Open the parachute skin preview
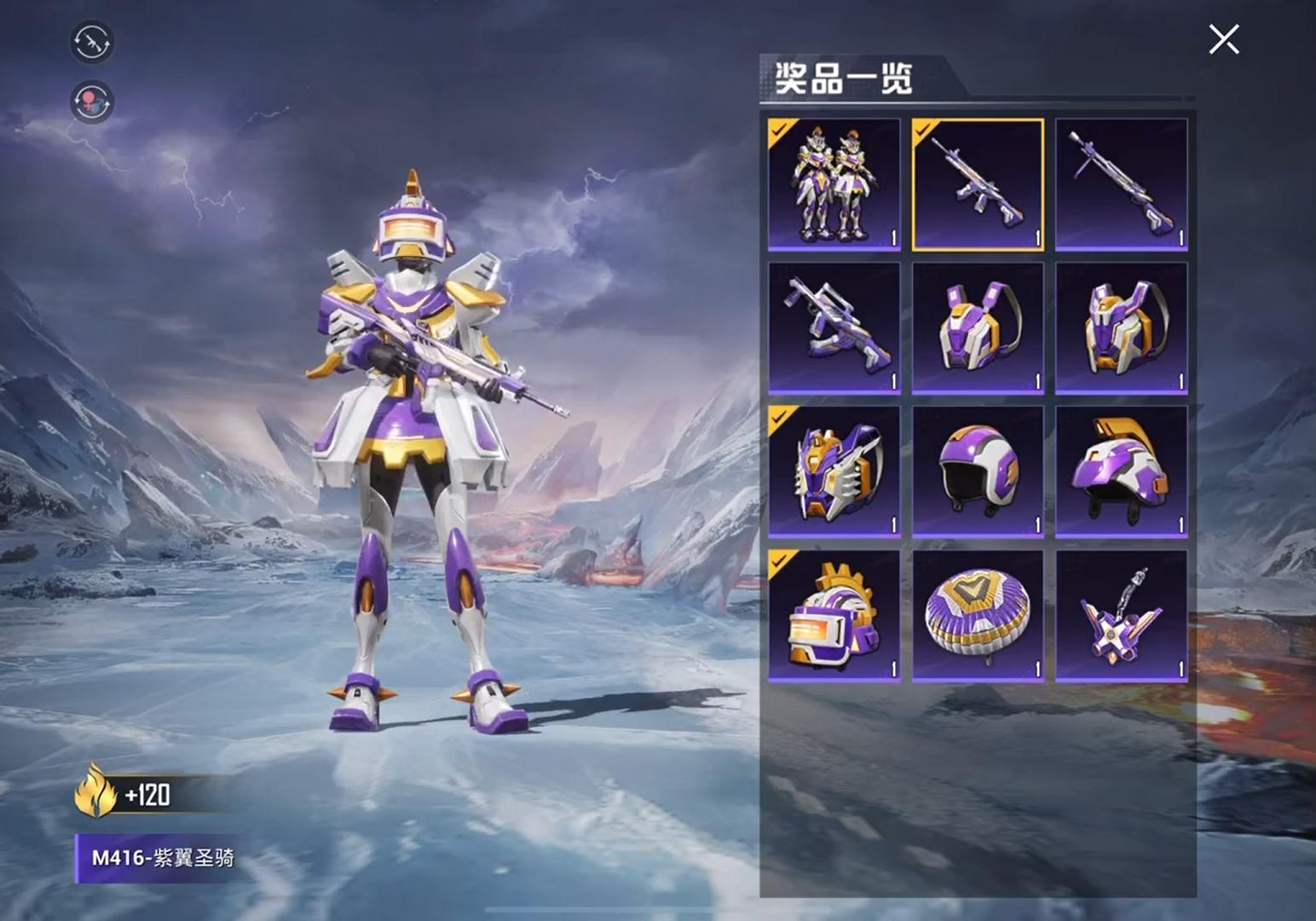The image size is (1316, 921). [978, 614]
